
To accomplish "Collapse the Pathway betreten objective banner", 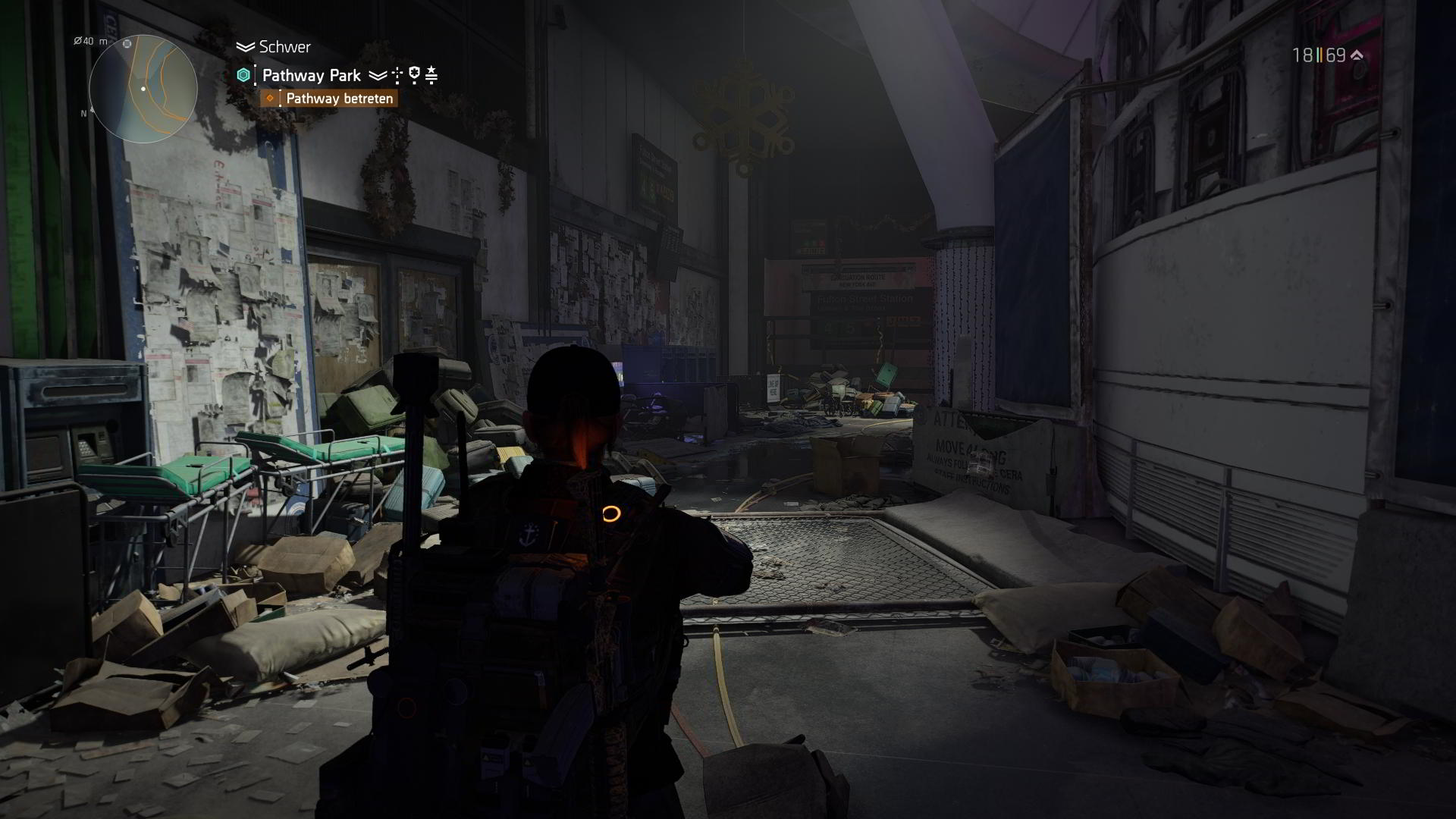I will [339, 98].
